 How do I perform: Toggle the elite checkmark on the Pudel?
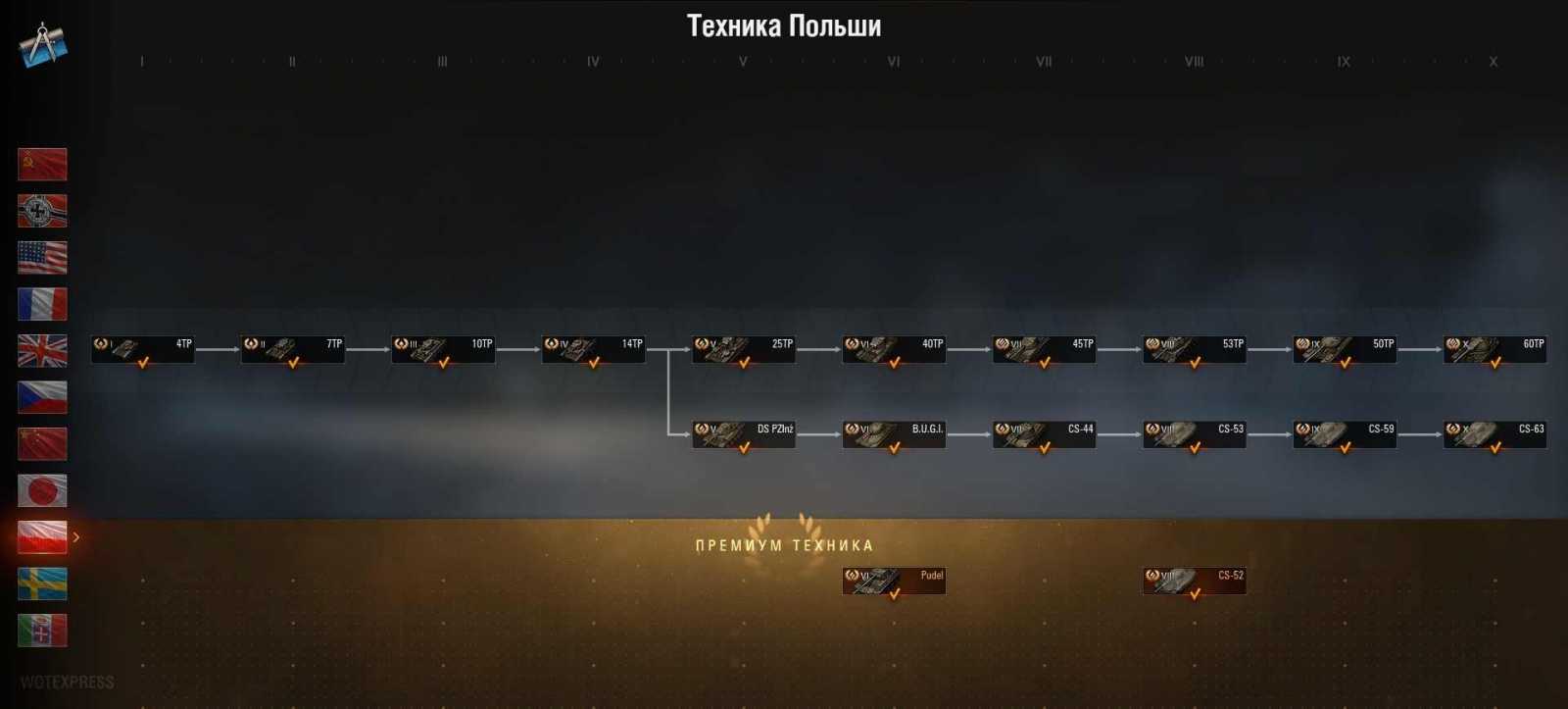pos(896,593)
